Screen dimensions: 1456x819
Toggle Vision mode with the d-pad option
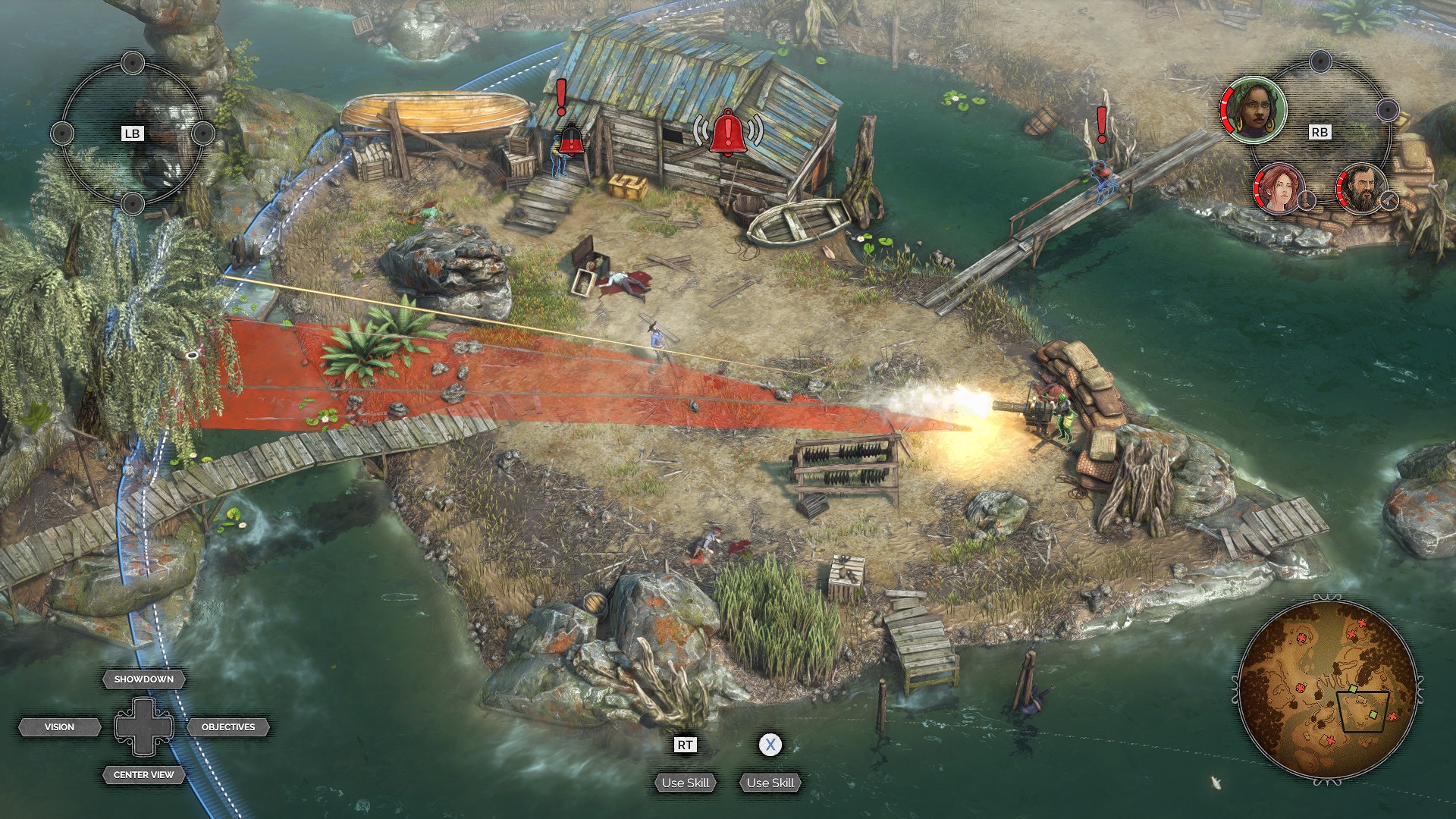(61, 726)
